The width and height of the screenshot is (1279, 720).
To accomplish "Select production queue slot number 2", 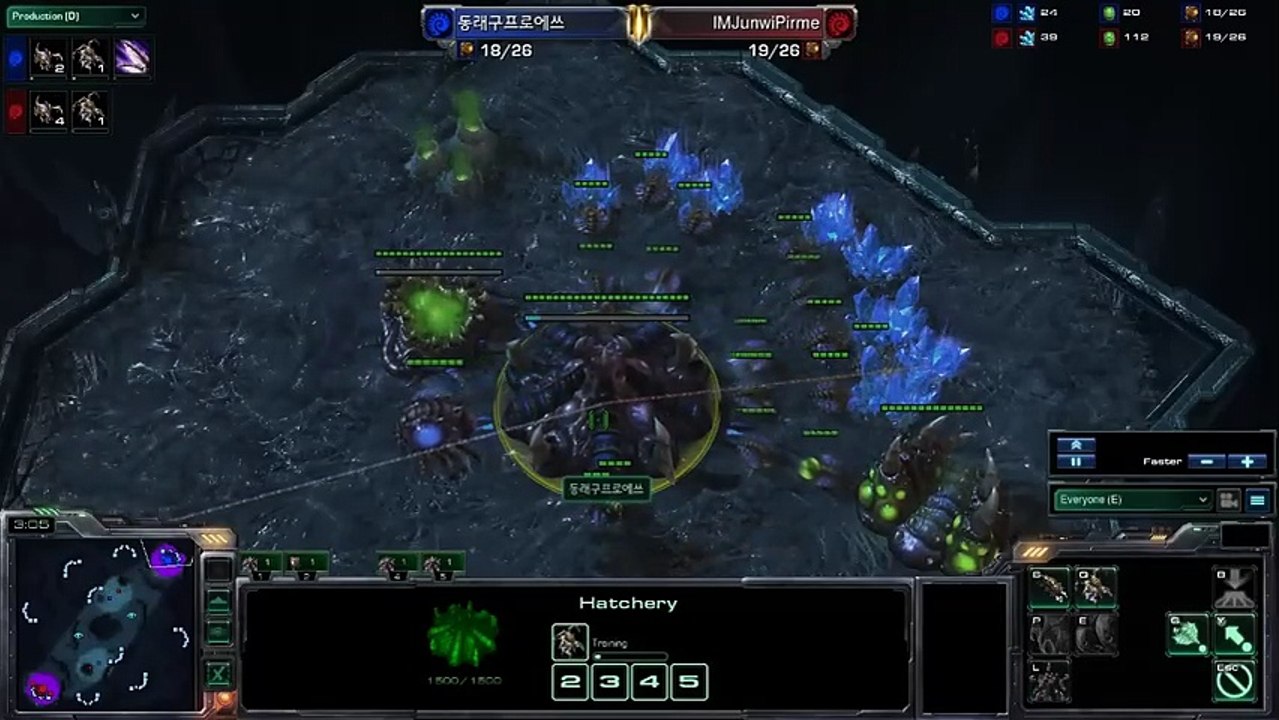I will pos(570,682).
